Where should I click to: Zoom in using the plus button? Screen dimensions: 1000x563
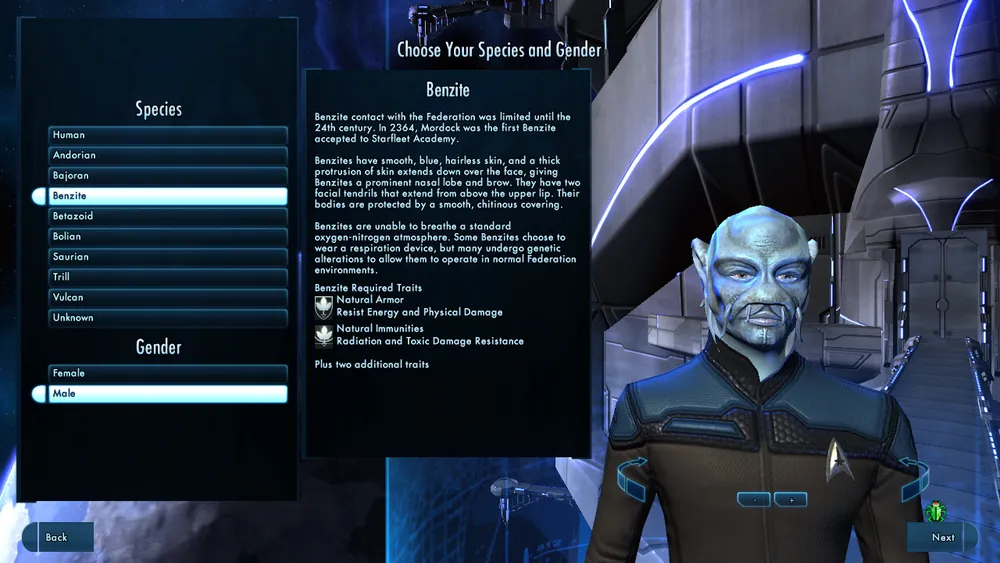[x=790, y=499]
